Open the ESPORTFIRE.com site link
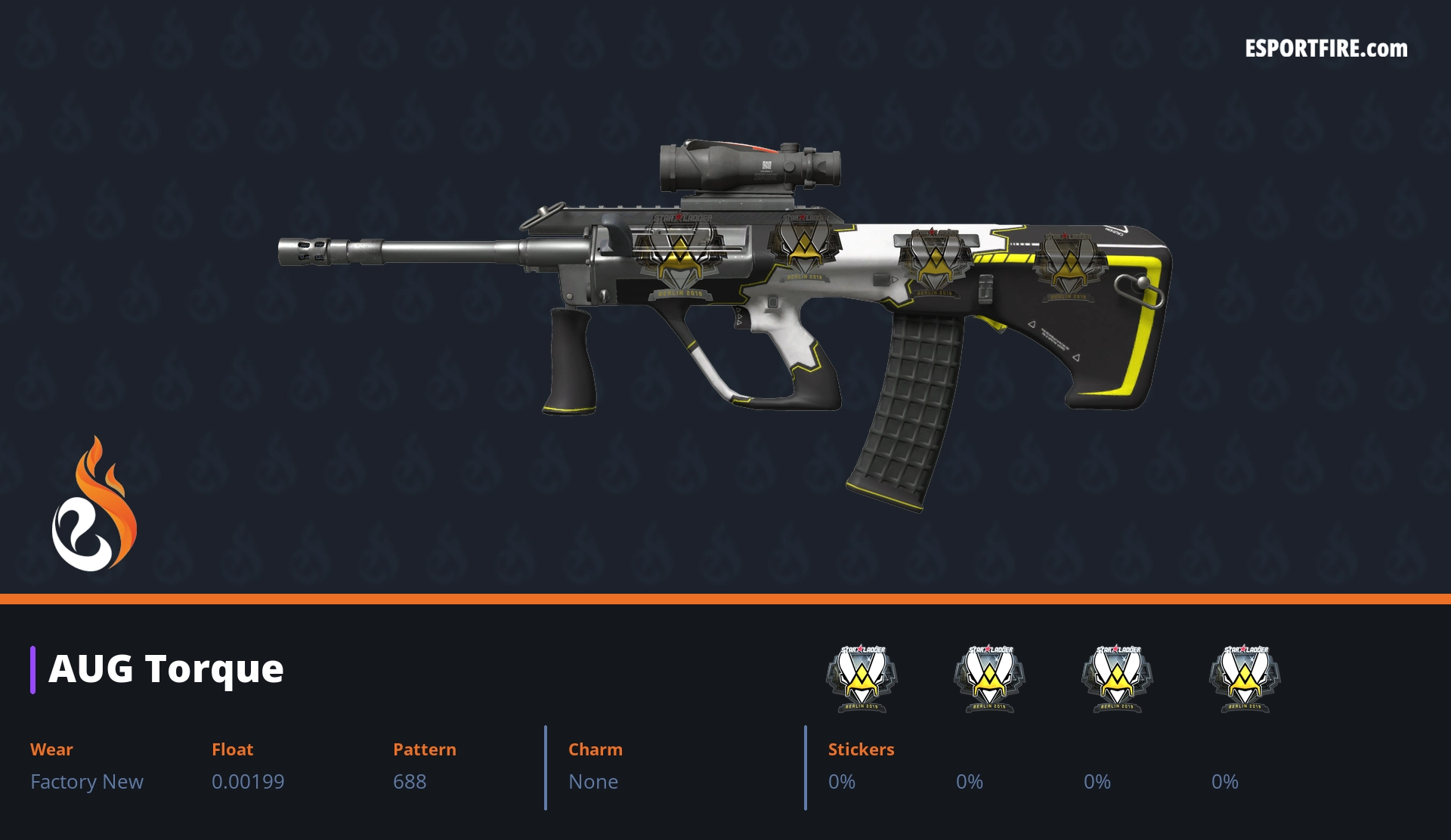The height and width of the screenshot is (840, 1451). tap(1326, 49)
